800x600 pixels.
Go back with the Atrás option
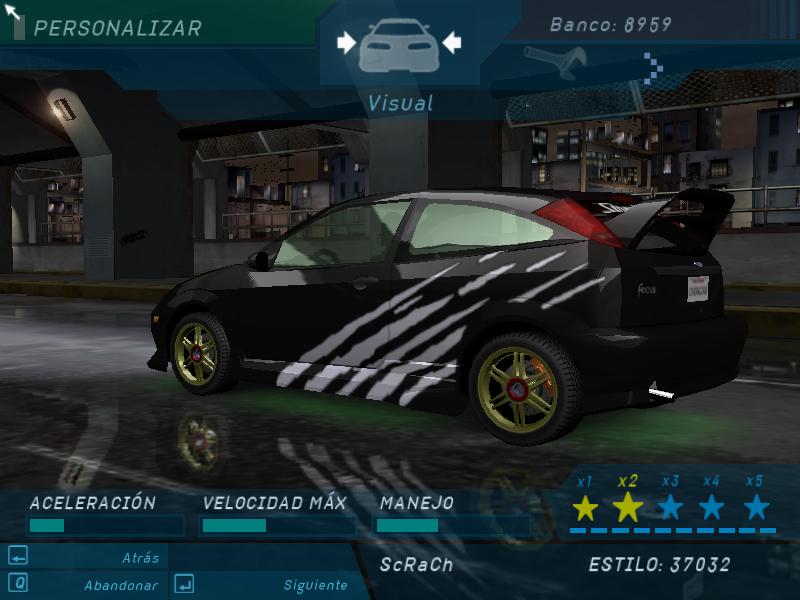(x=140, y=558)
